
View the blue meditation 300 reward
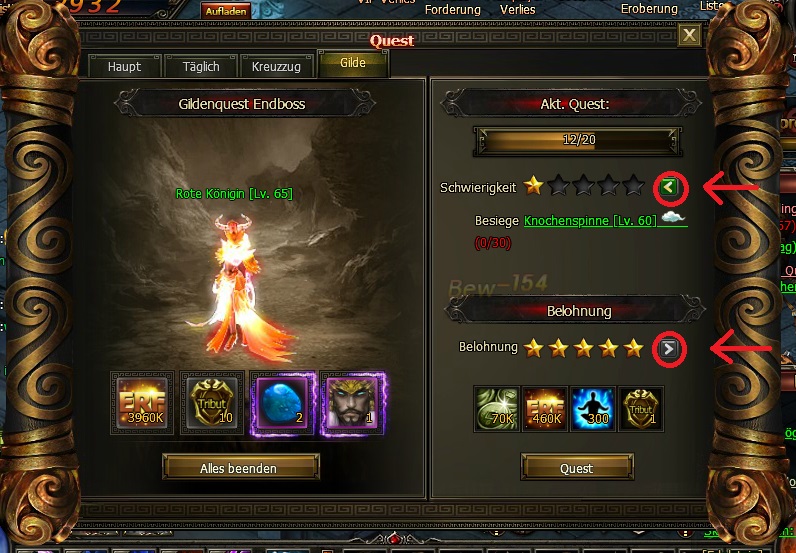point(592,409)
